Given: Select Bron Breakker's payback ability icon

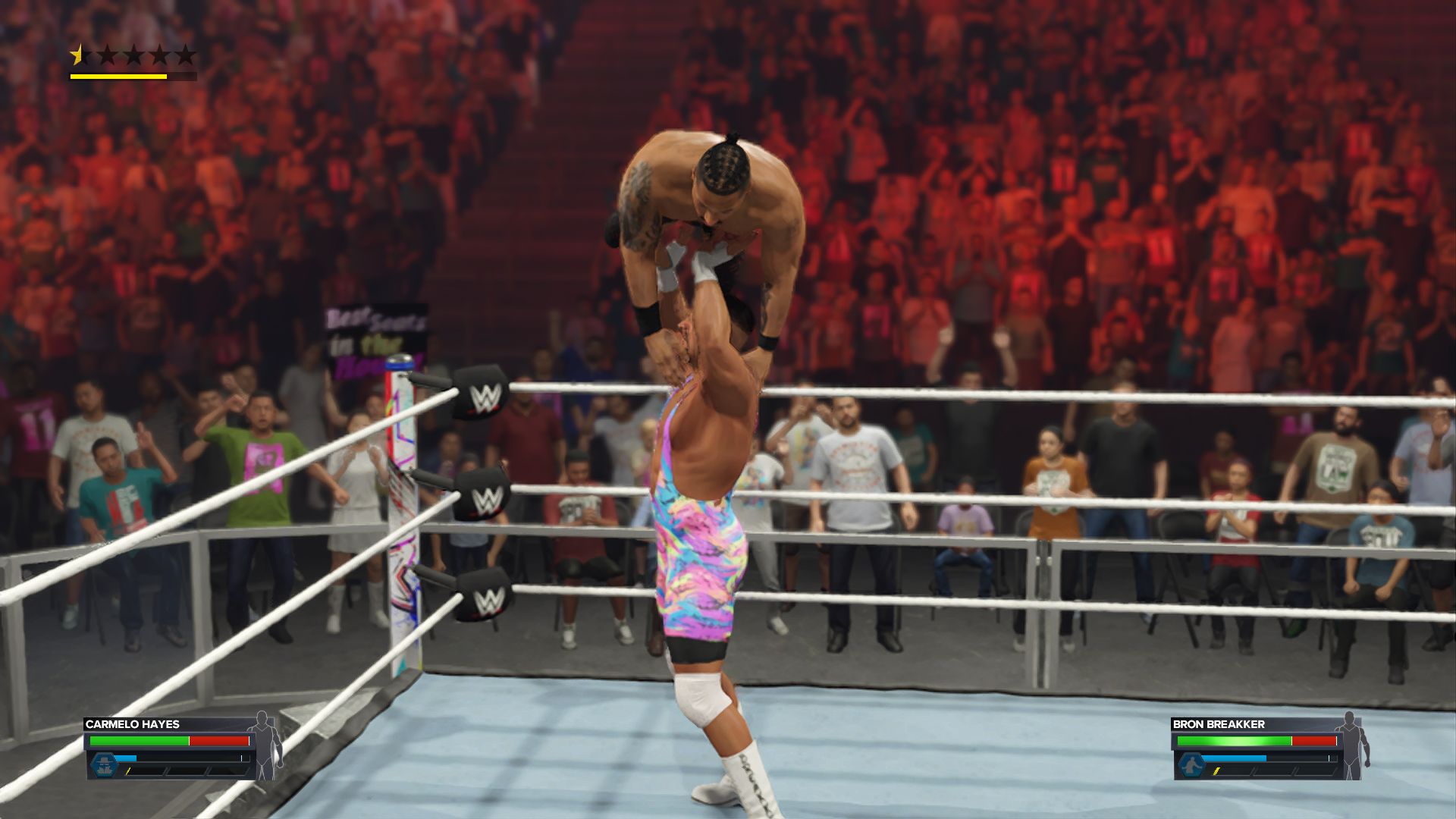Looking at the screenshot, I should coord(1191,764).
